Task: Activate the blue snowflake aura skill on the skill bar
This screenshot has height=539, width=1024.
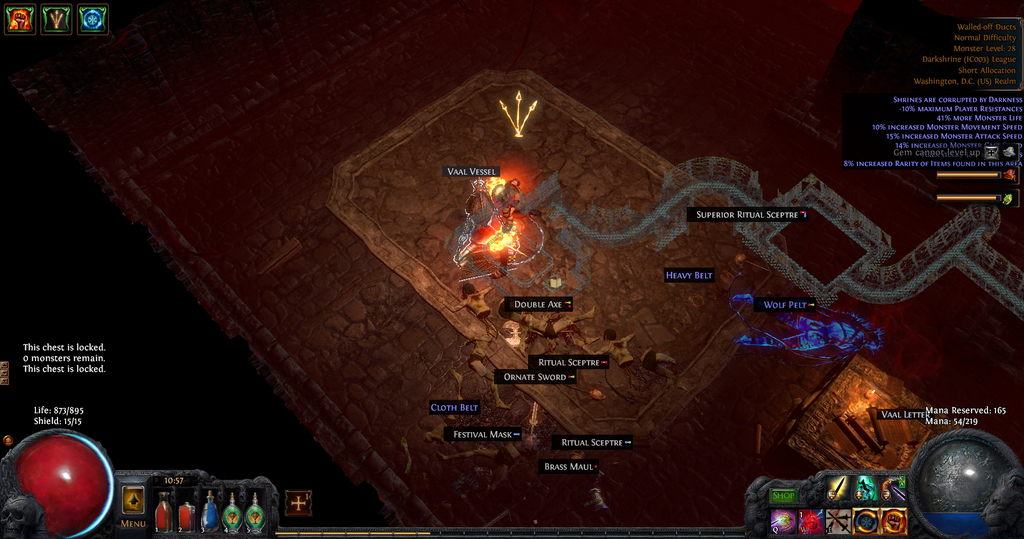Action: (x=866, y=520)
